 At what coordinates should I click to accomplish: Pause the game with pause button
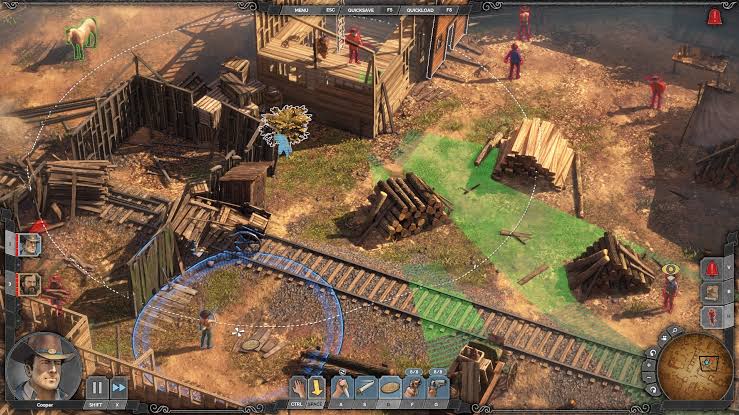point(97,387)
